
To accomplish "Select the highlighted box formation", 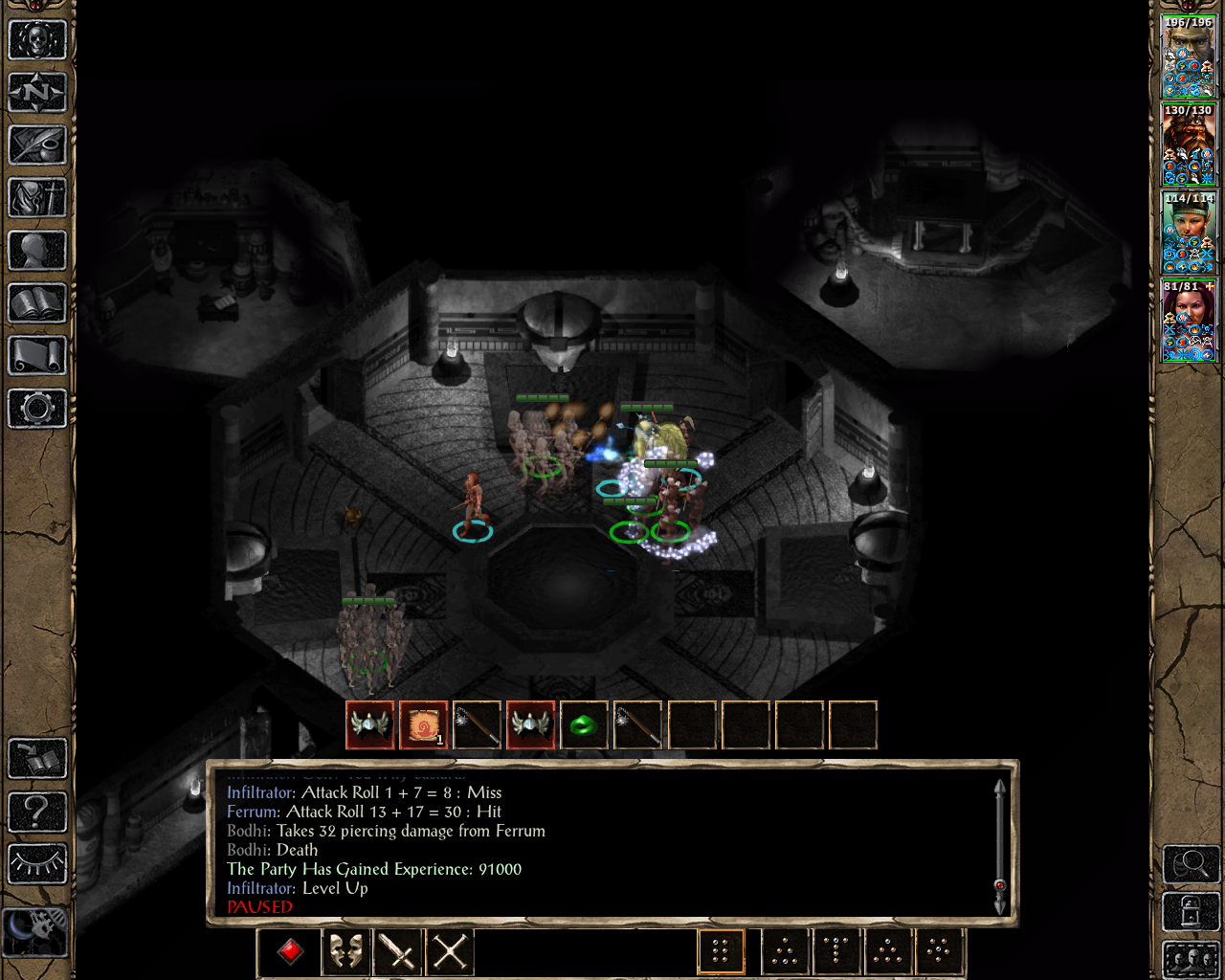I will [721, 950].
